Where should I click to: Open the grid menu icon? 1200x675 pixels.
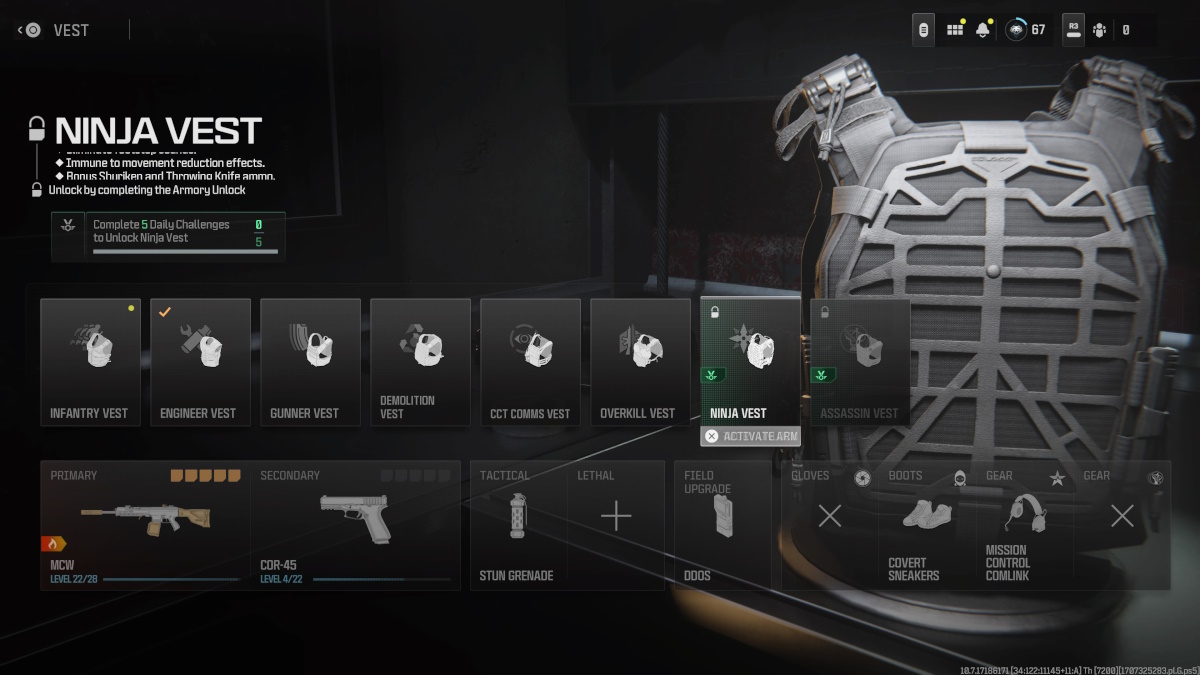pyautogui.click(x=955, y=30)
